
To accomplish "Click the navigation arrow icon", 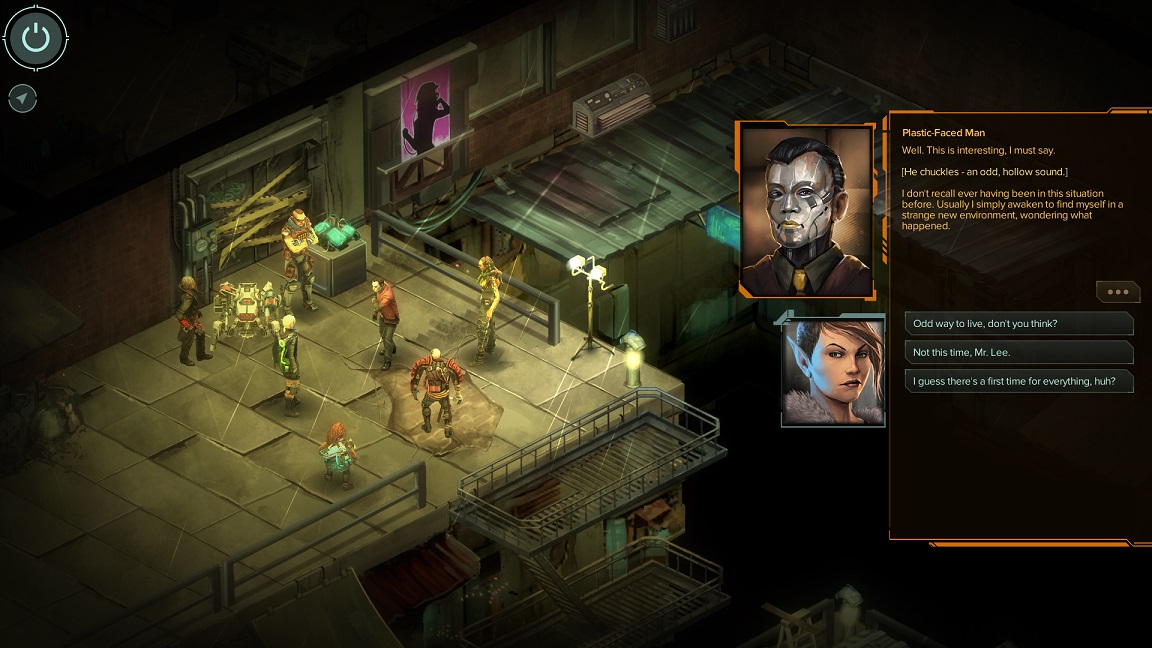I will (x=22, y=98).
